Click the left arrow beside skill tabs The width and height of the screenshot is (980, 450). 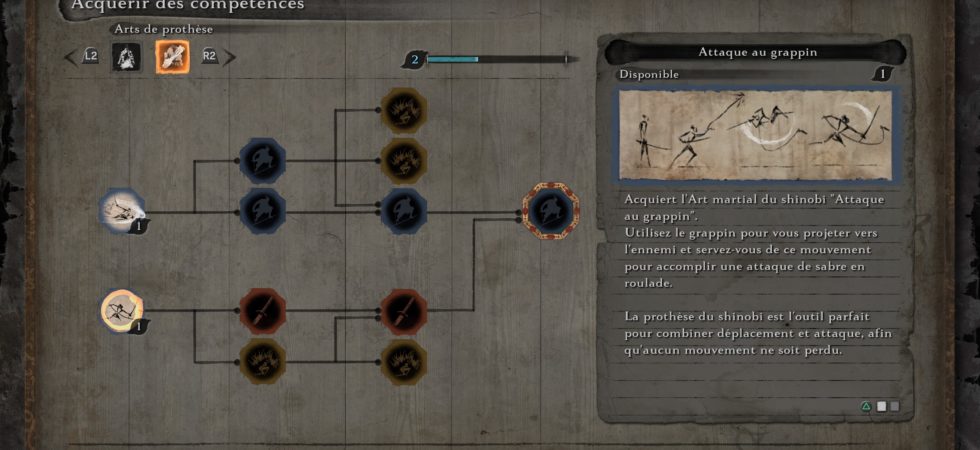pyautogui.click(x=70, y=57)
